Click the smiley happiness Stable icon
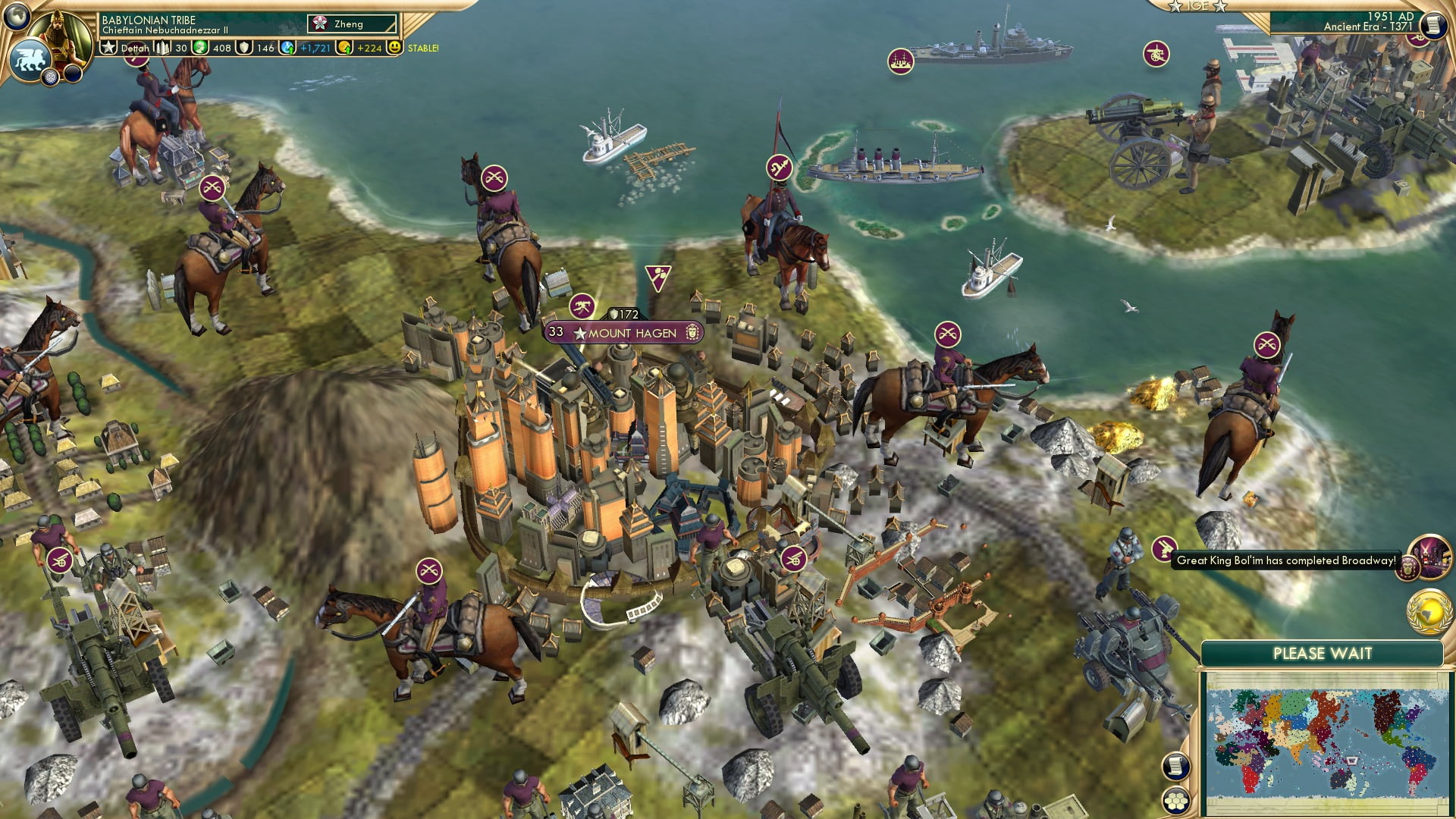Screen dimensions: 1456x819 (x=394, y=47)
